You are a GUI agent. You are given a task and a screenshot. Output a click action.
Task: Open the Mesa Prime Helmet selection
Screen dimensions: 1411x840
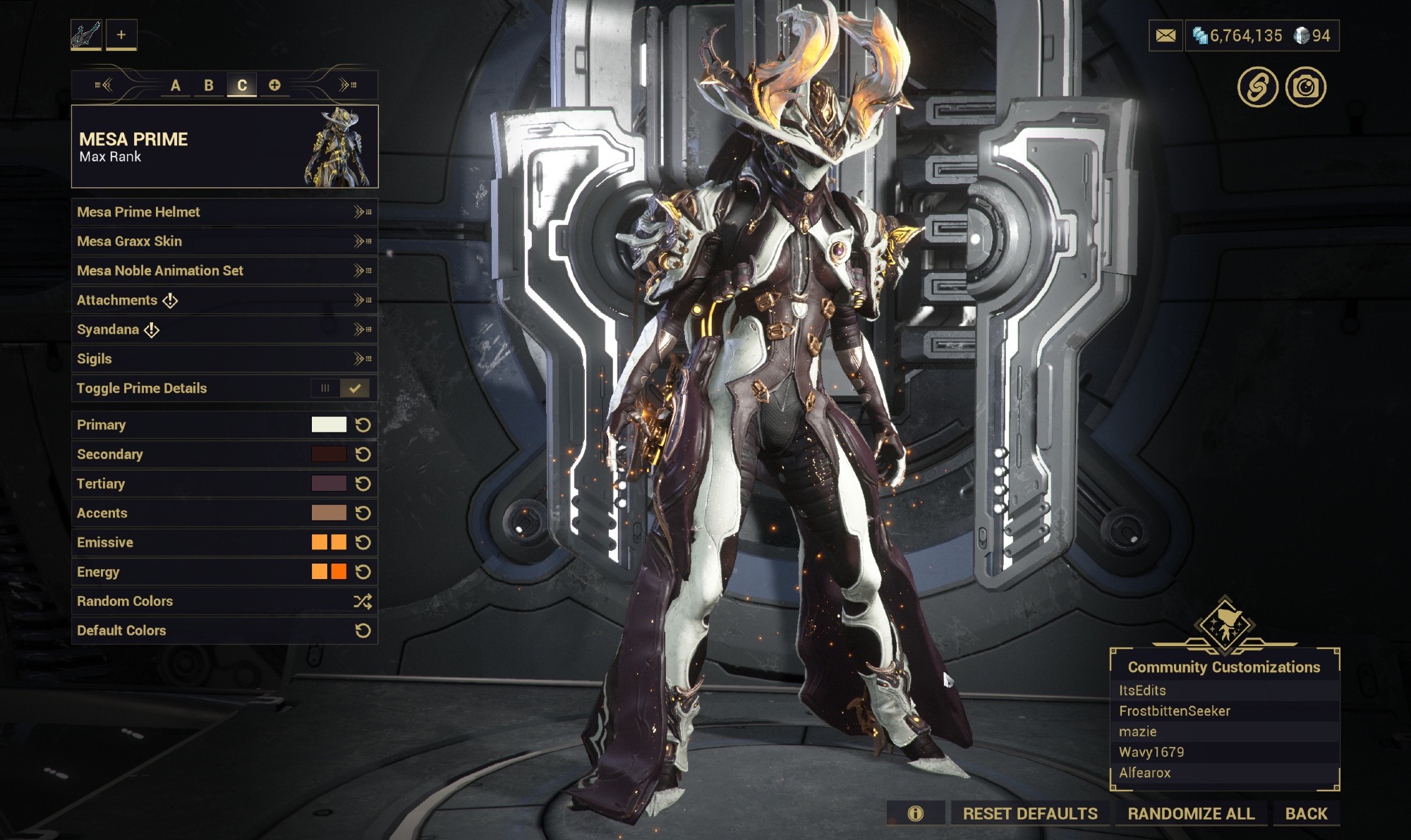(224, 212)
